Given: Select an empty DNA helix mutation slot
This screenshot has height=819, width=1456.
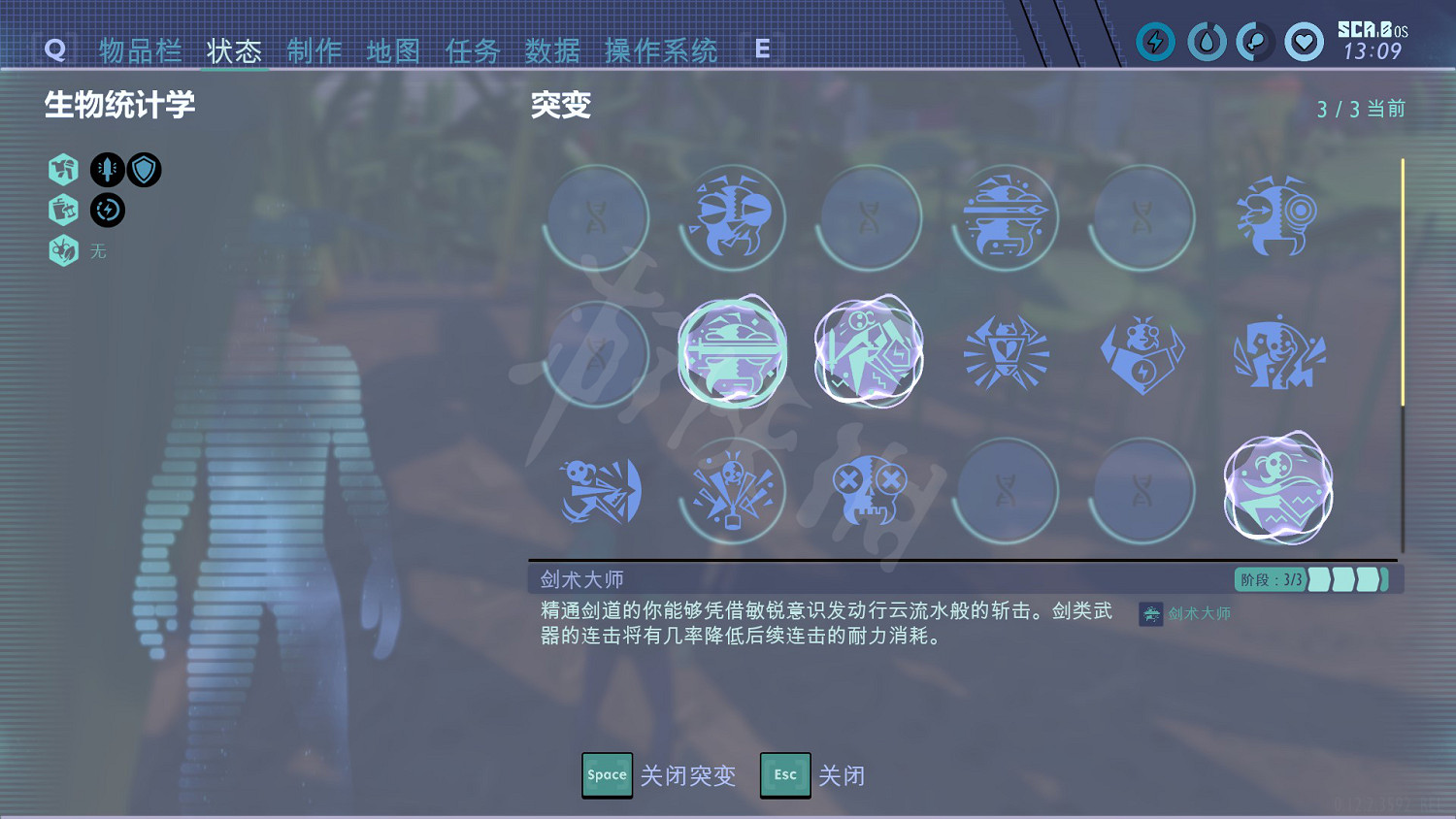Looking at the screenshot, I should (x=597, y=217).
